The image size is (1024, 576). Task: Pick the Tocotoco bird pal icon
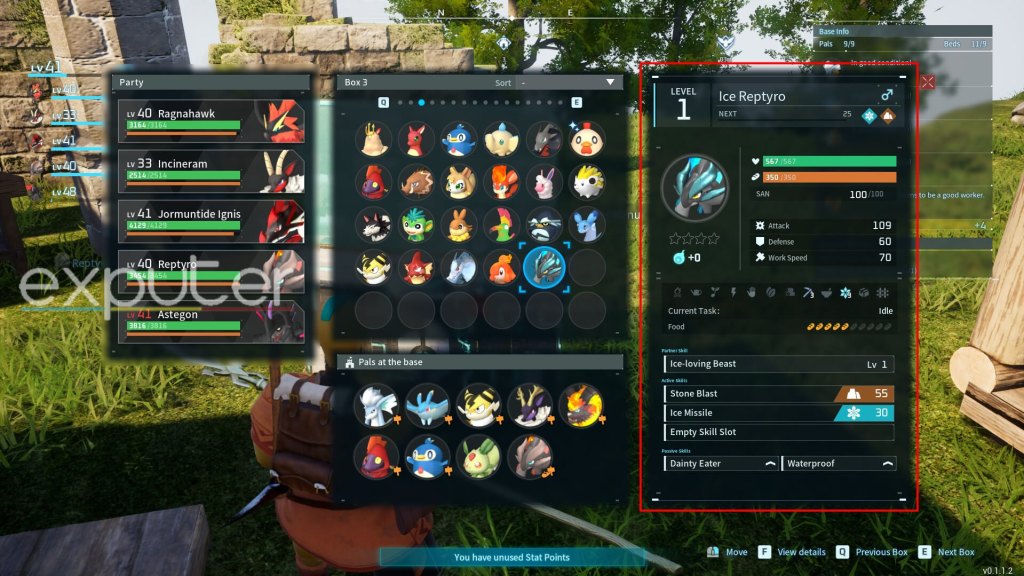tap(502, 225)
